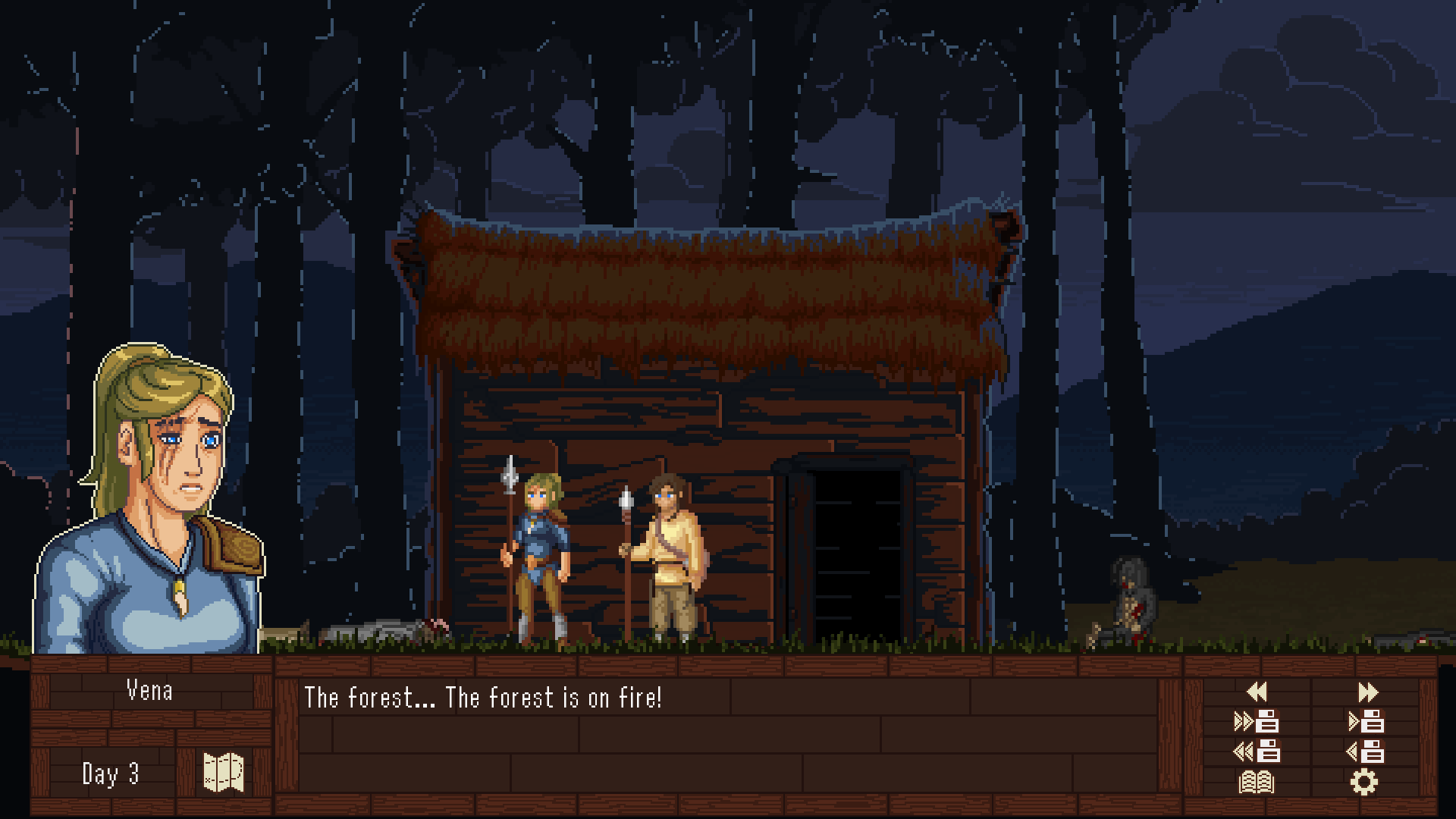Click the single left arrow floppy disk icon
The image size is (1456, 819).
point(1366,752)
